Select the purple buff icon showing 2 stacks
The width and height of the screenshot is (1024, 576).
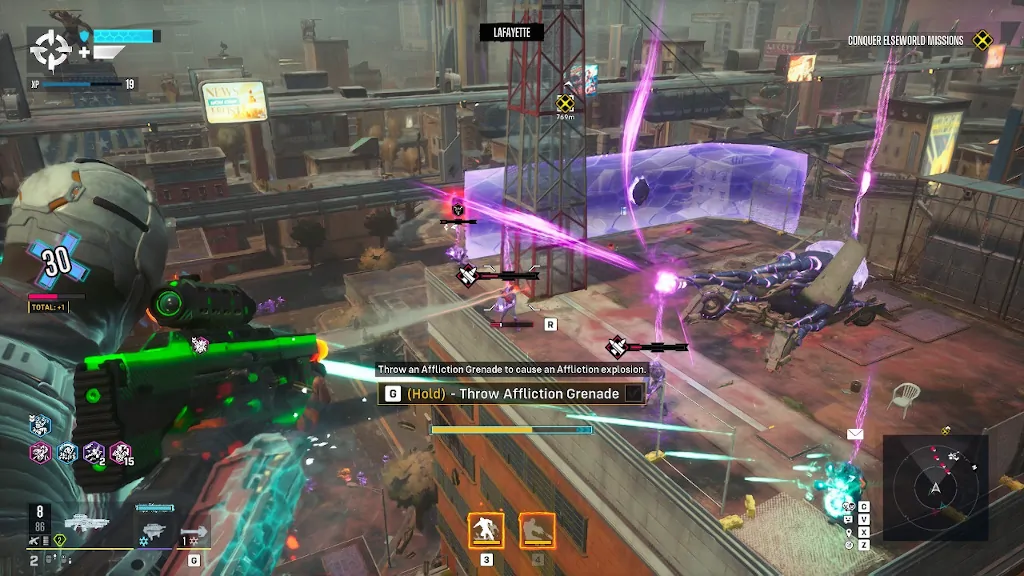click(95, 453)
